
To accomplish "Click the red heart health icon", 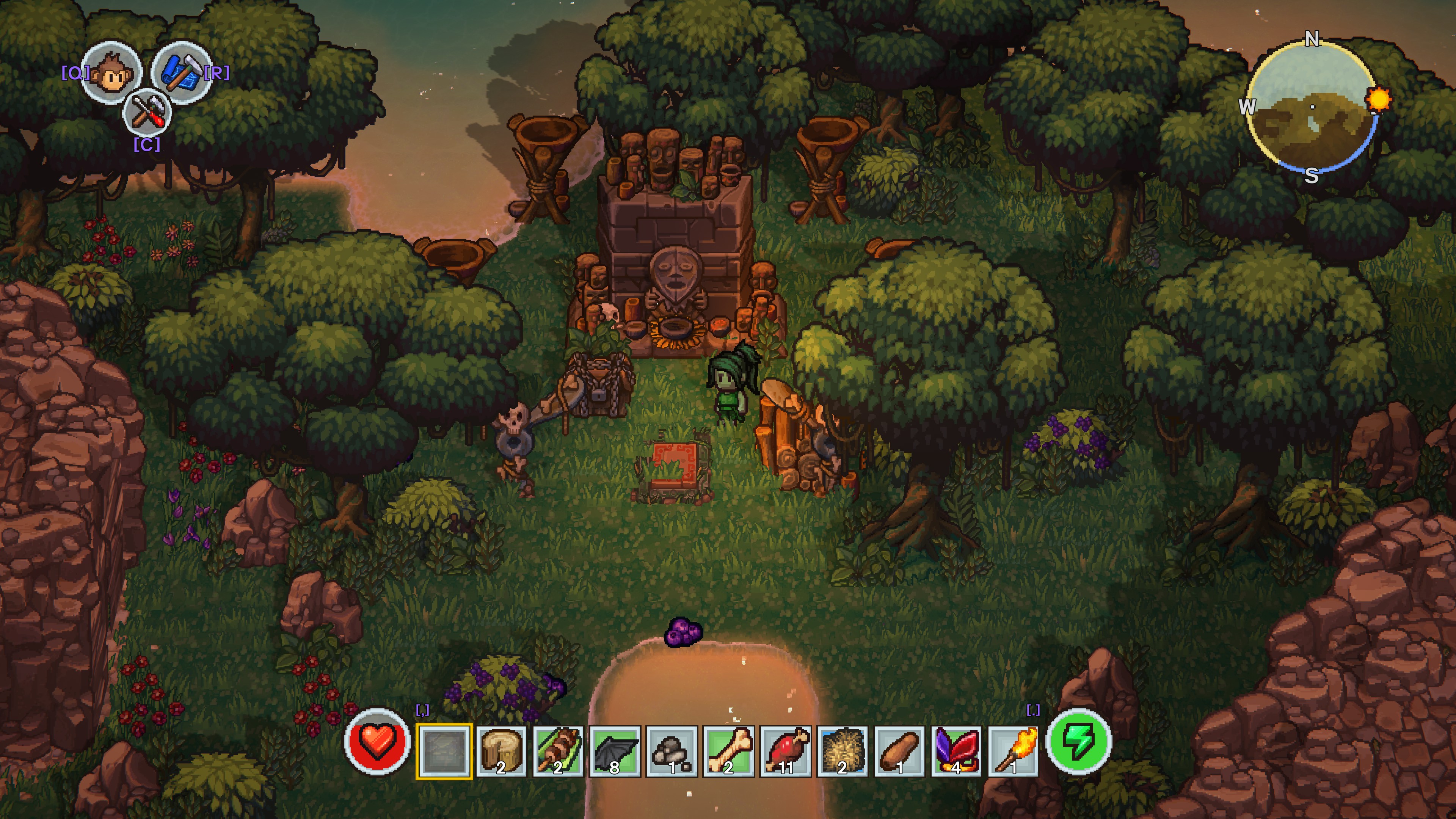I will (x=377, y=741).
